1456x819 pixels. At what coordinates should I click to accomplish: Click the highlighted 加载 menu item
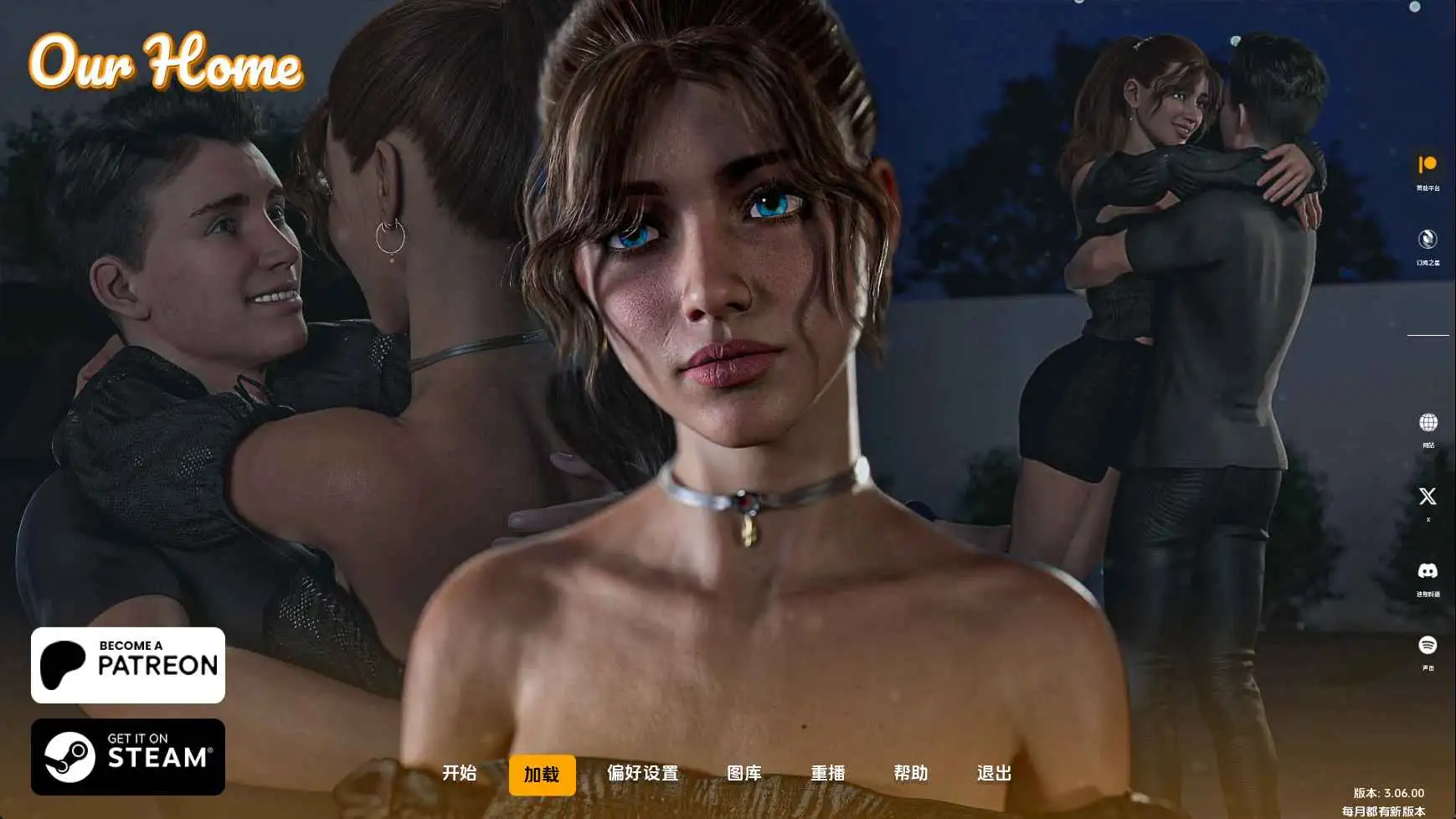click(x=542, y=775)
